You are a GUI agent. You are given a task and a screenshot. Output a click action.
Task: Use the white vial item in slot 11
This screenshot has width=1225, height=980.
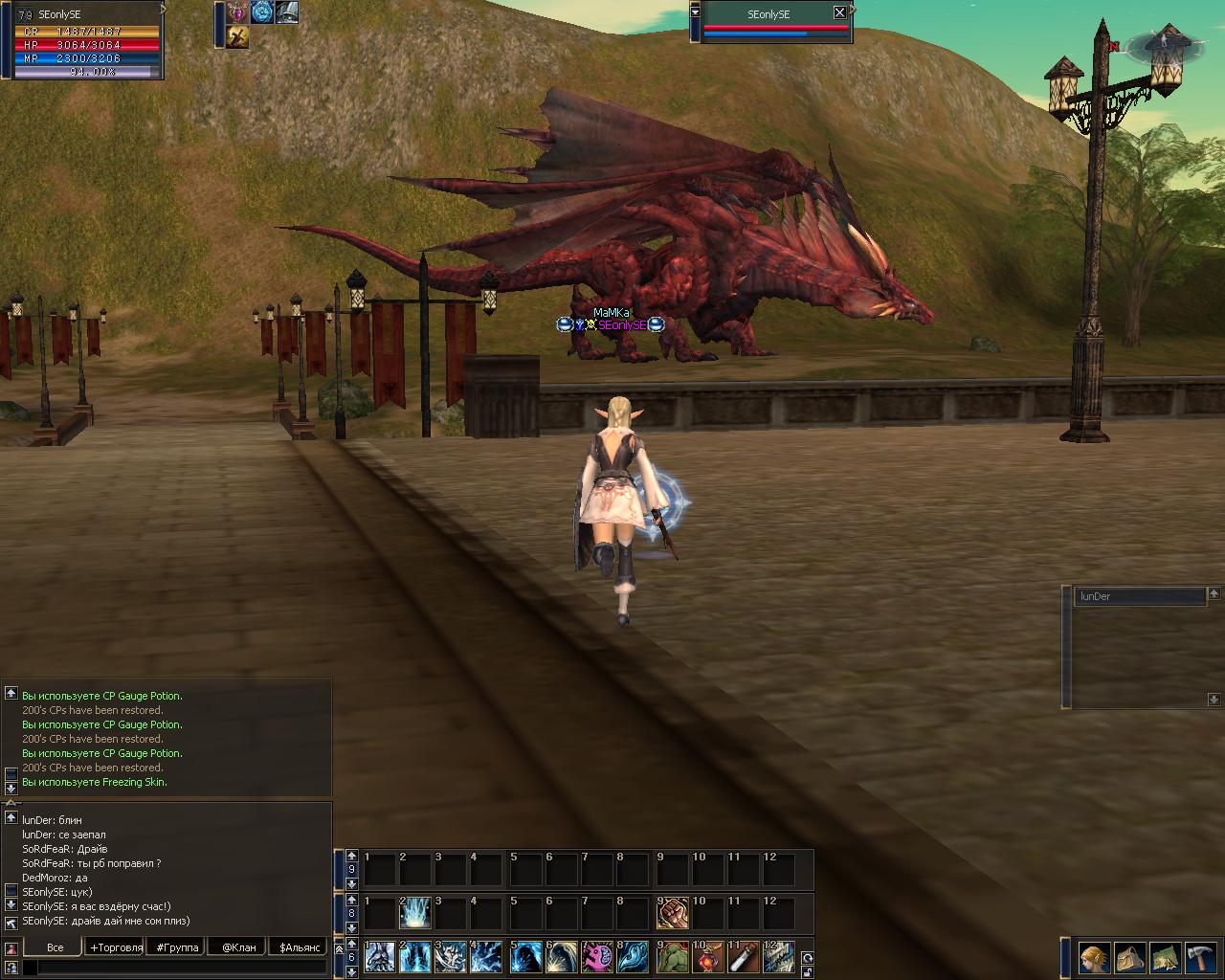tap(745, 958)
